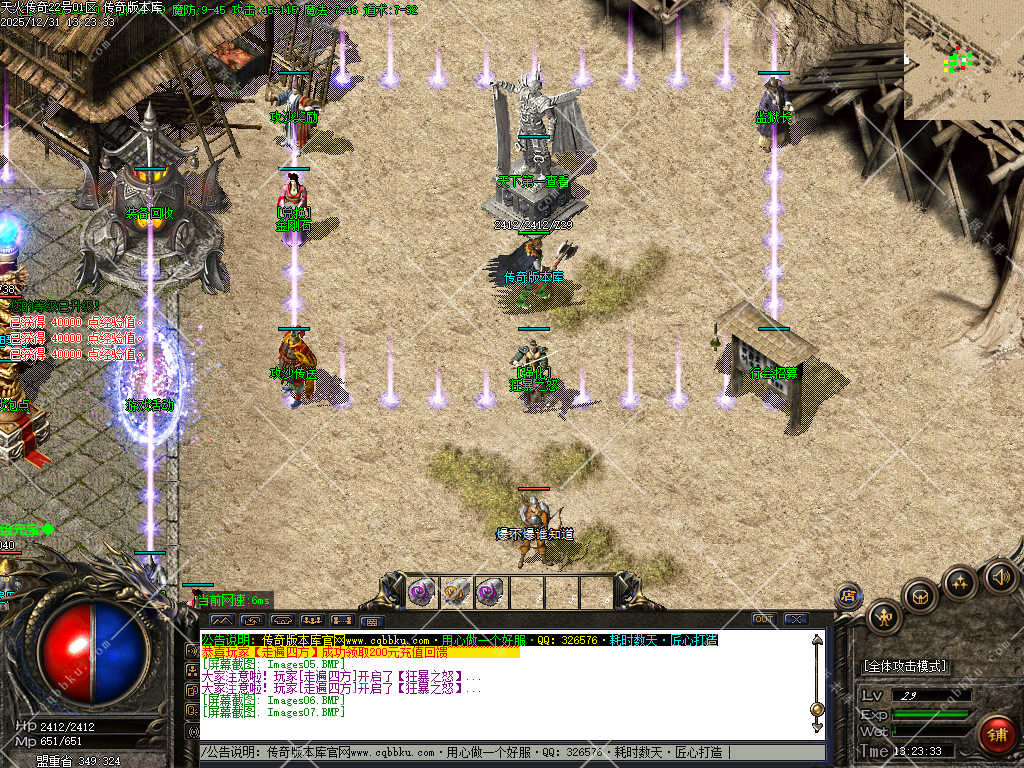Click the red 铺 stall button
Image resolution: width=1024 pixels, height=768 pixels.
(x=996, y=733)
